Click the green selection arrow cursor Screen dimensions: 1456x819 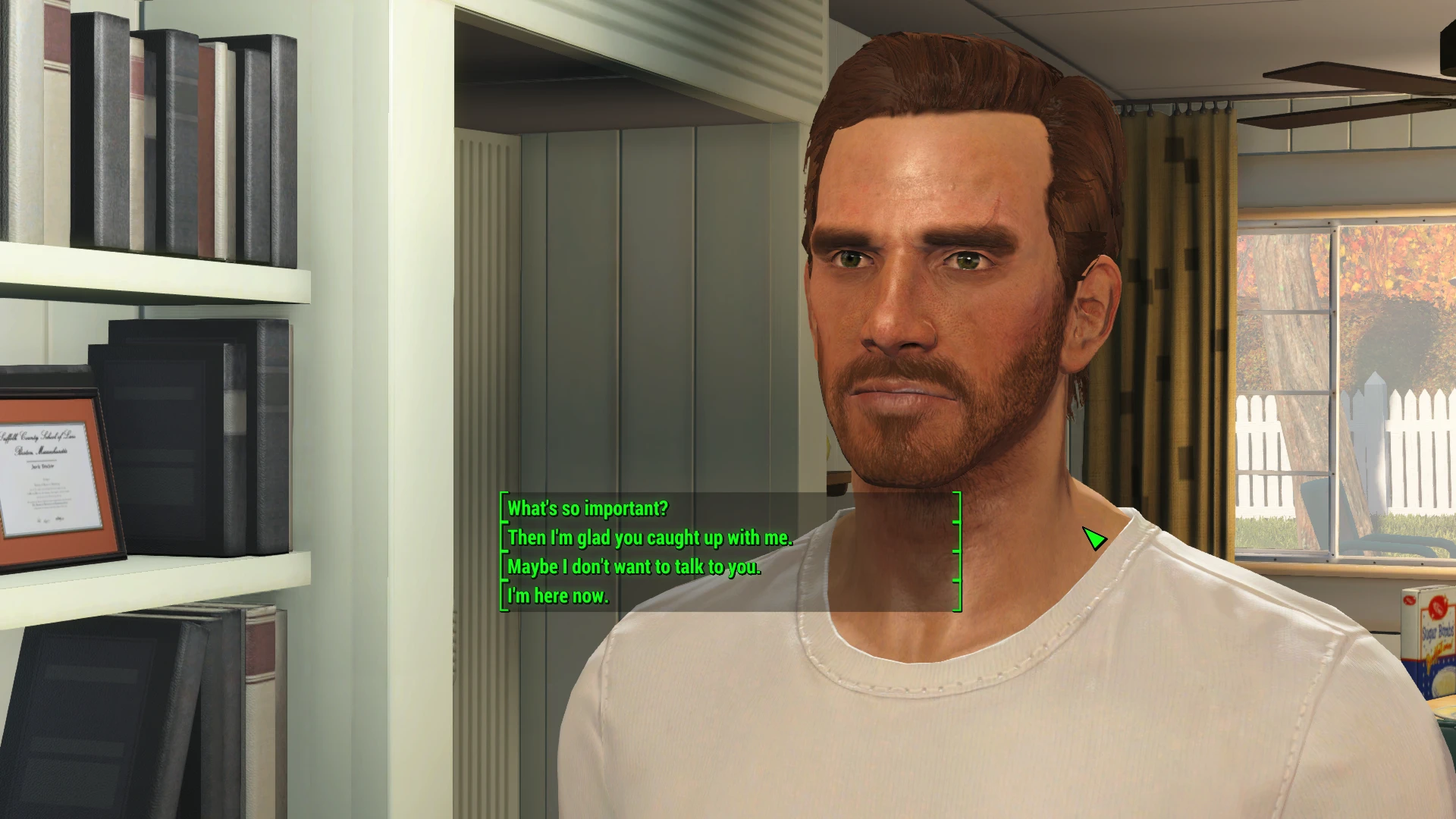[1093, 540]
